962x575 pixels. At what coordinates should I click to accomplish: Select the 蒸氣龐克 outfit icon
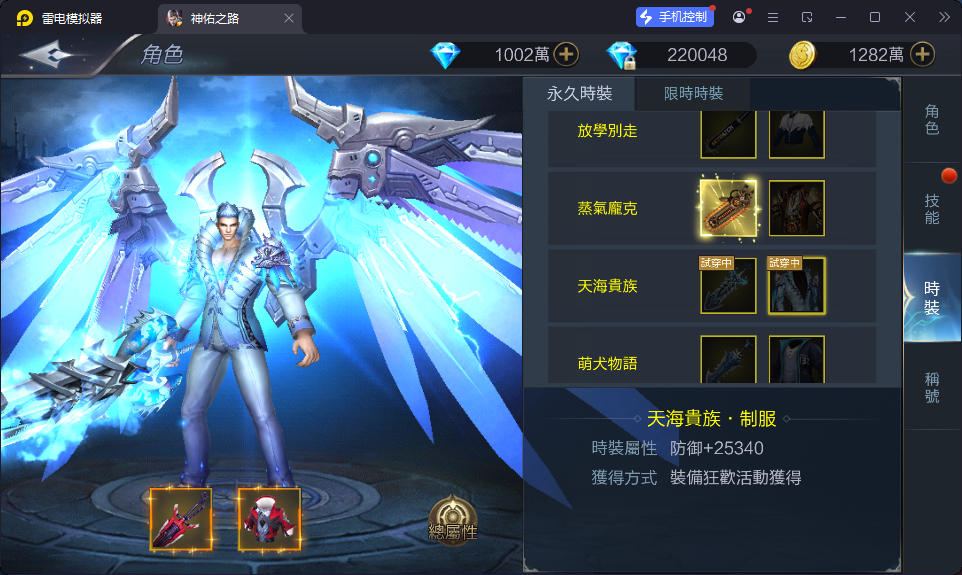[x=796, y=209]
